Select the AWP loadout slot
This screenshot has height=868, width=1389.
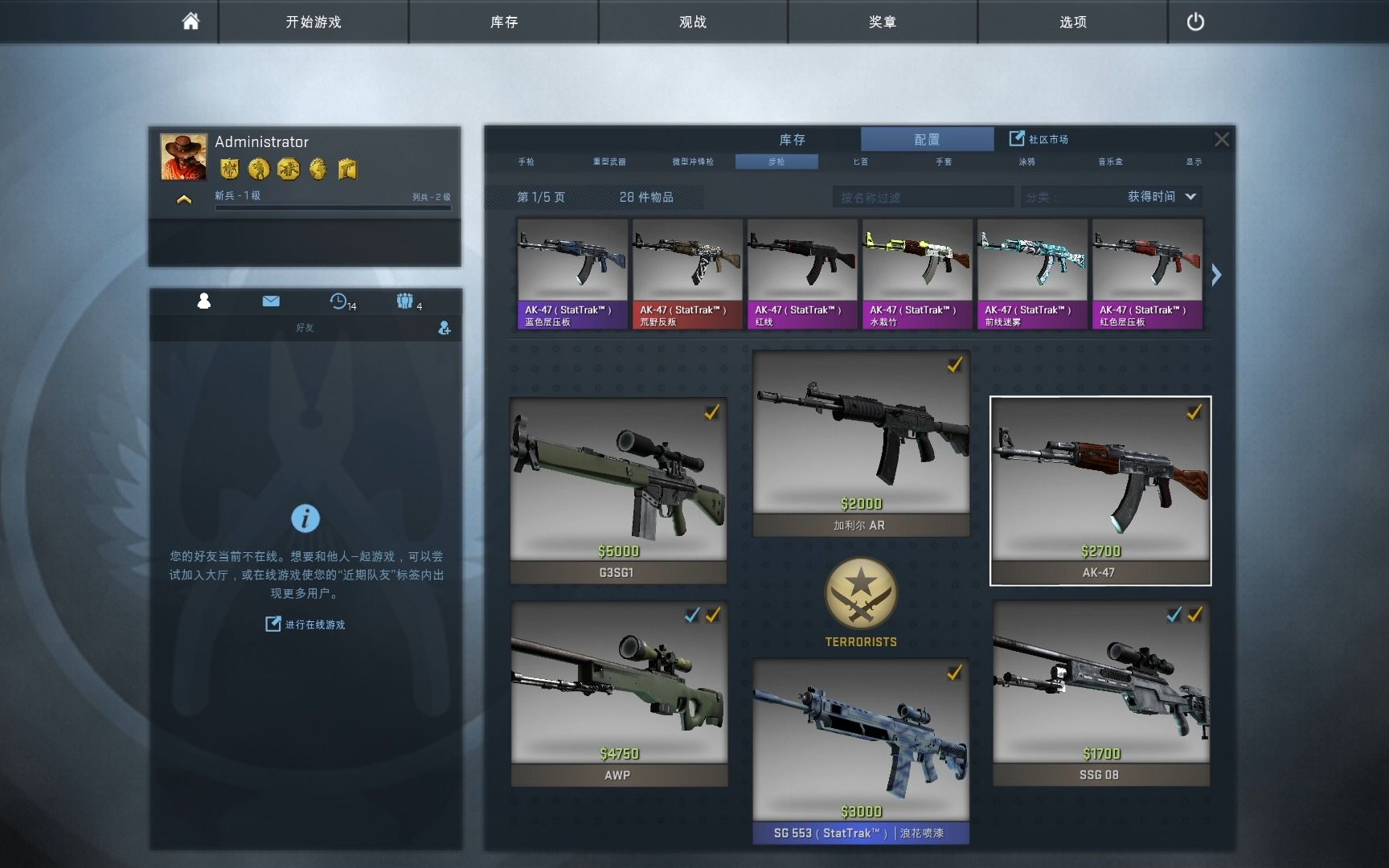click(x=619, y=693)
